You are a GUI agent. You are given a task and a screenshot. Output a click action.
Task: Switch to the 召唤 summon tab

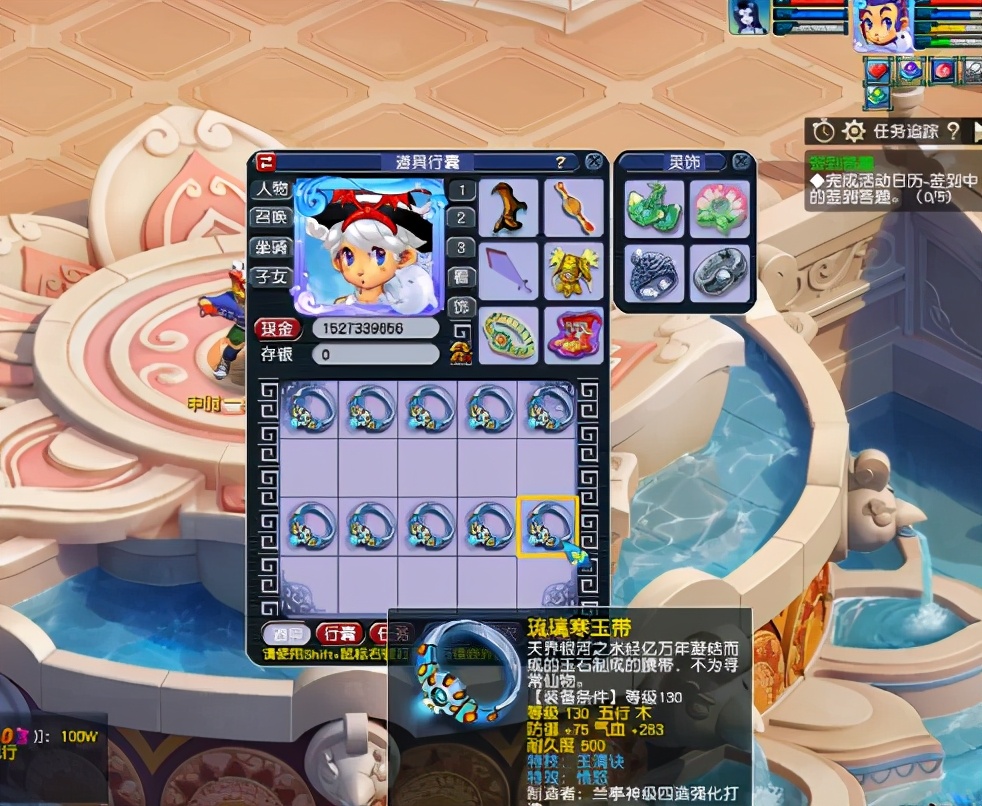tap(271, 217)
